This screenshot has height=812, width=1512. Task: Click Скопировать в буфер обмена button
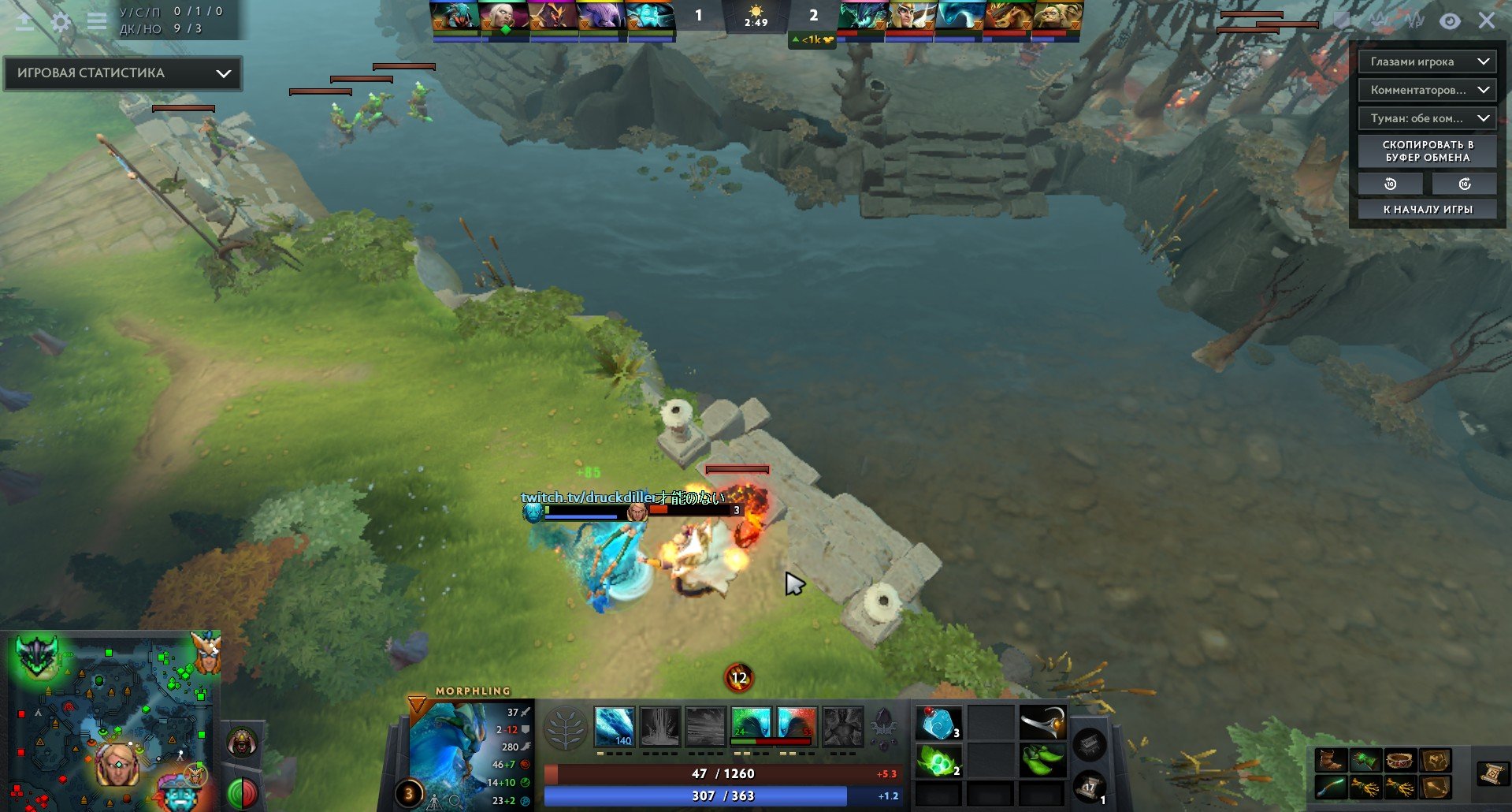[1427, 151]
